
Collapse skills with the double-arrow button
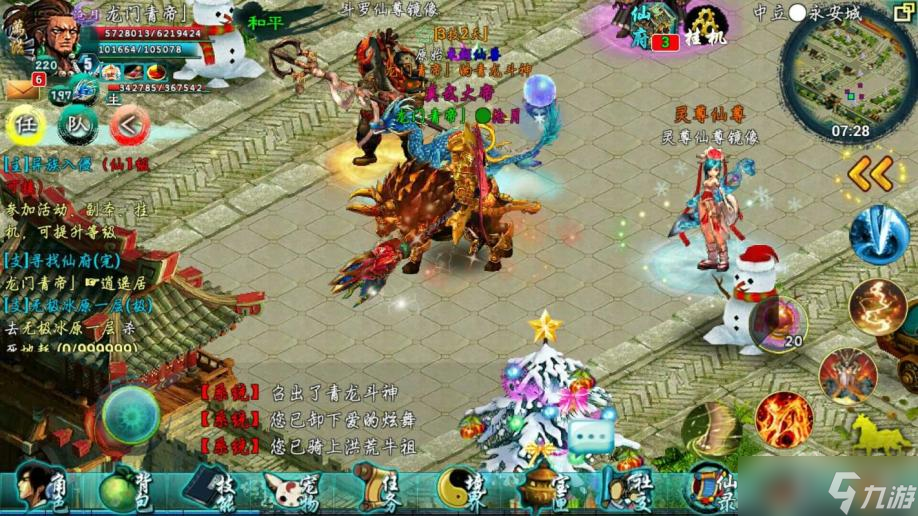pos(870,174)
